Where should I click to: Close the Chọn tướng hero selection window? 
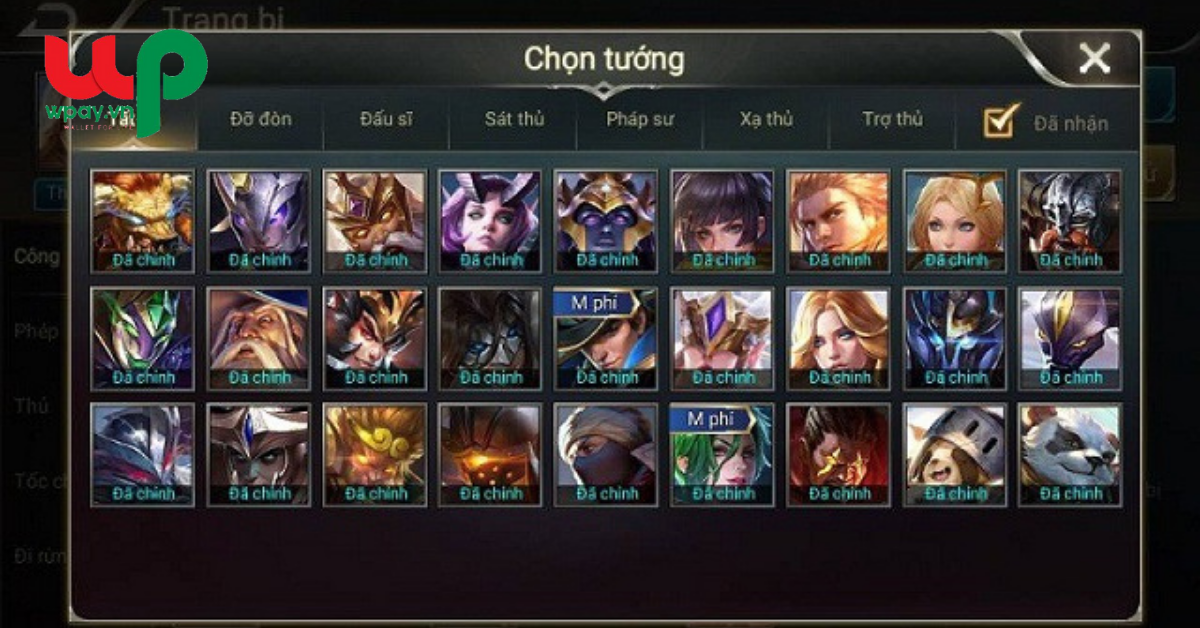(x=1094, y=60)
